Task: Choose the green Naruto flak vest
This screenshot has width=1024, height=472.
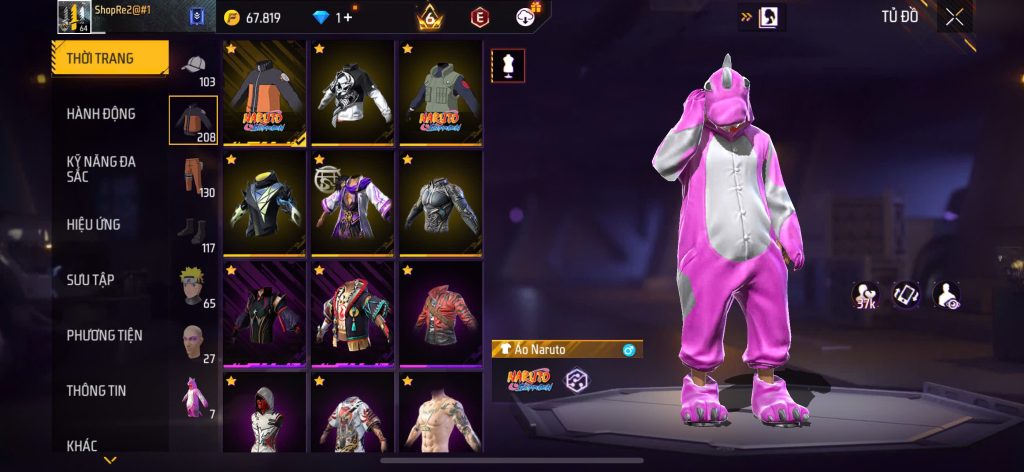Action: coord(440,93)
